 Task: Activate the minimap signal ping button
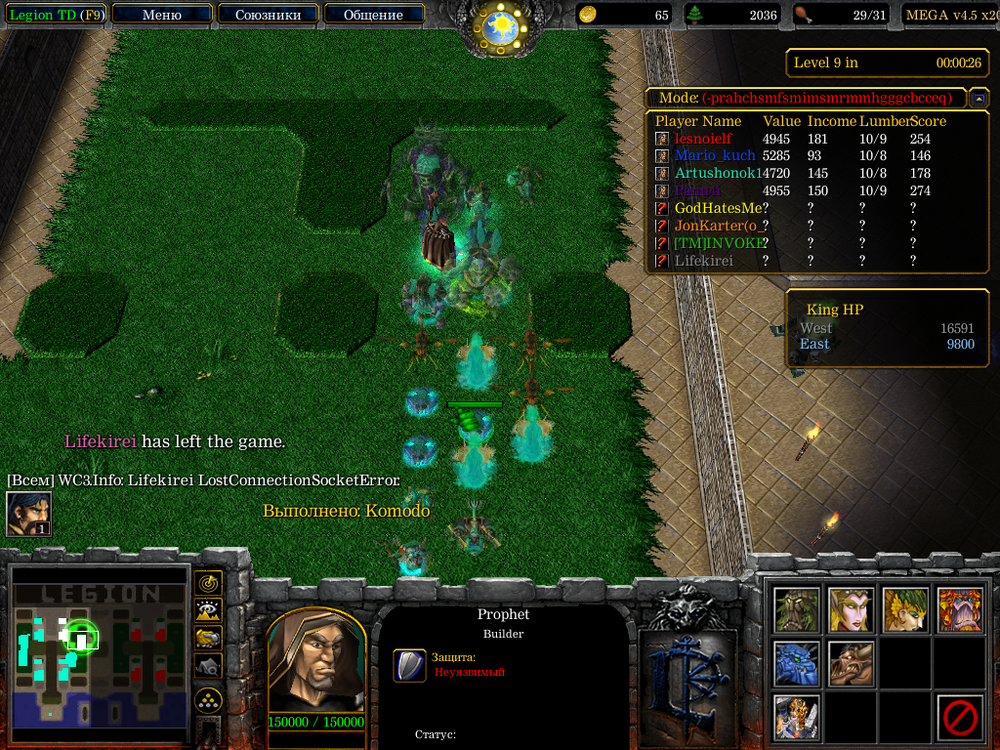pyautogui.click(x=208, y=583)
